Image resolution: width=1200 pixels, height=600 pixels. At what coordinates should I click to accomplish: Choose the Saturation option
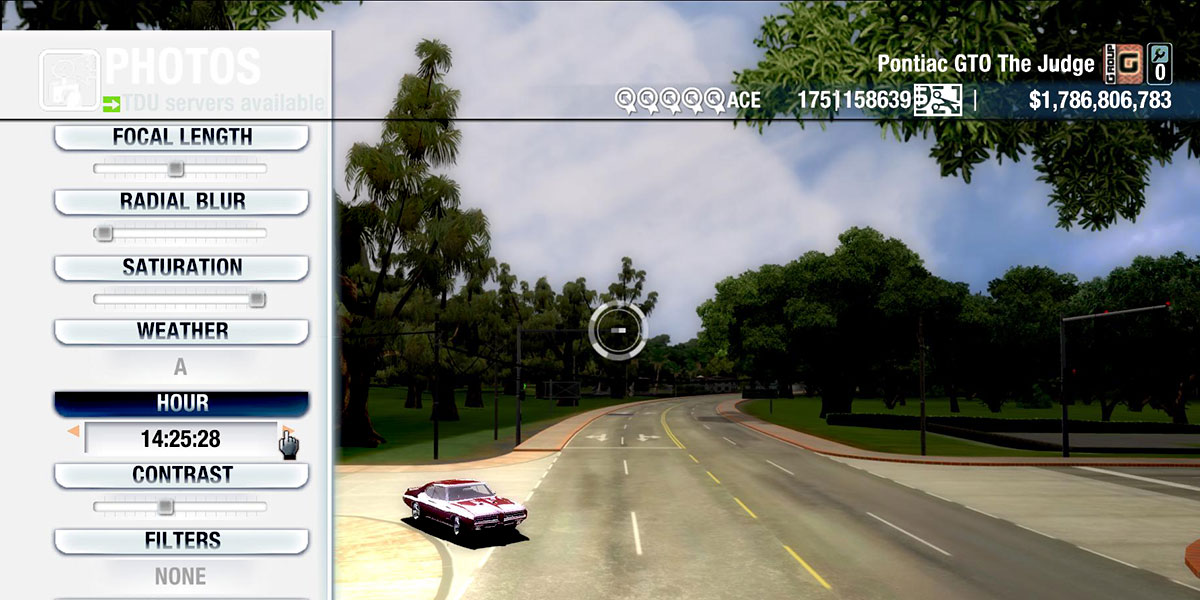click(x=181, y=267)
